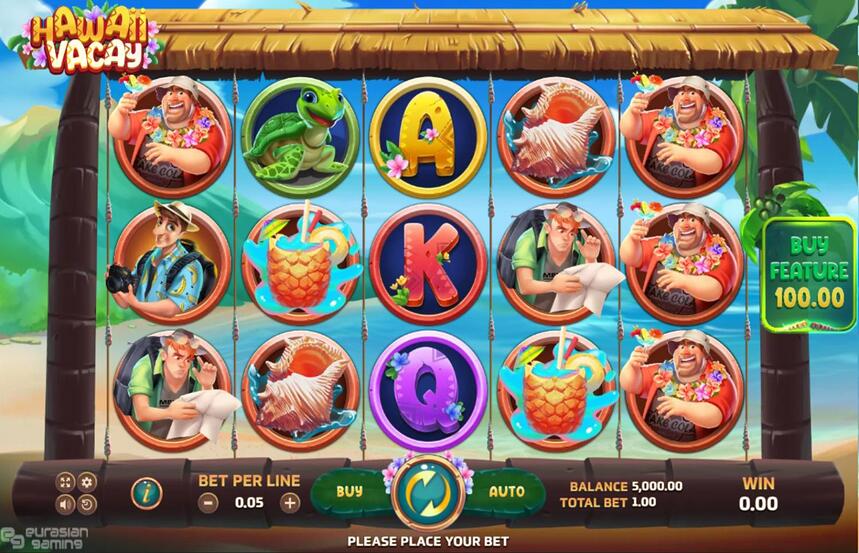Toggle fullscreen mode icon
This screenshot has width=859, height=553.
tap(65, 482)
